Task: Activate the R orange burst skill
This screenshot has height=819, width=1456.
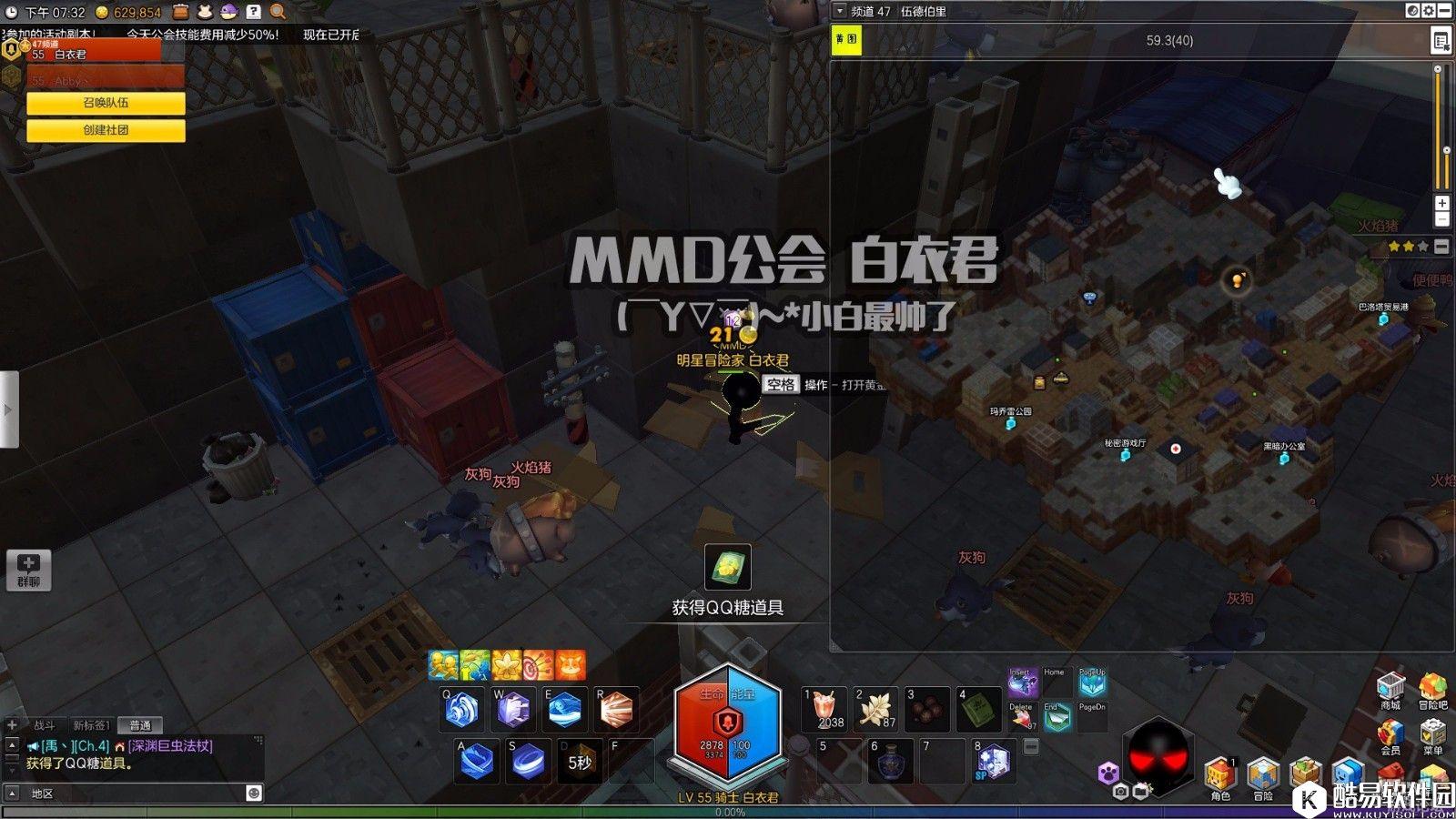Action: [616, 709]
